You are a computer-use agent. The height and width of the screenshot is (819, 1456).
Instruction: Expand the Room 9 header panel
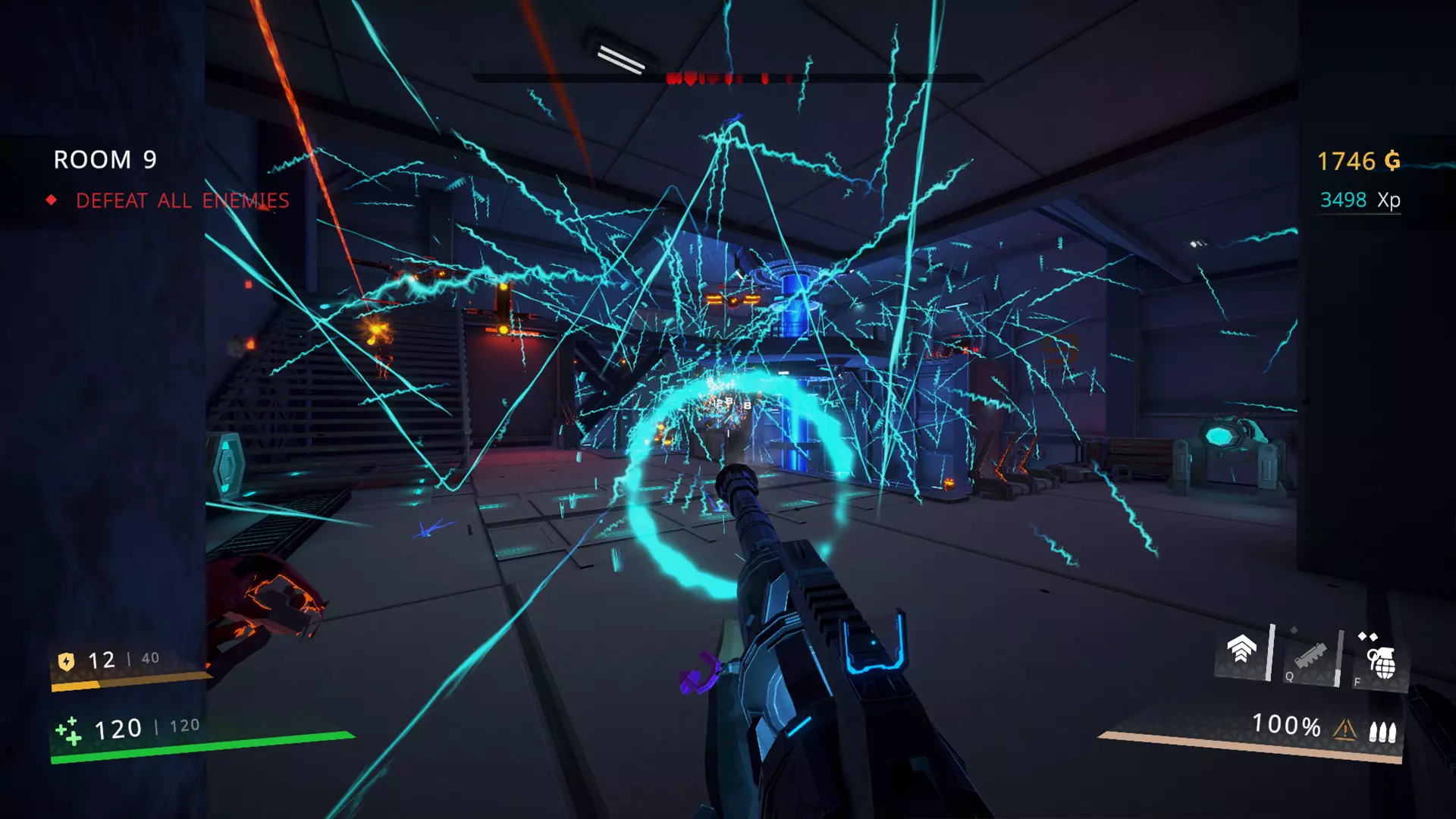tap(104, 161)
